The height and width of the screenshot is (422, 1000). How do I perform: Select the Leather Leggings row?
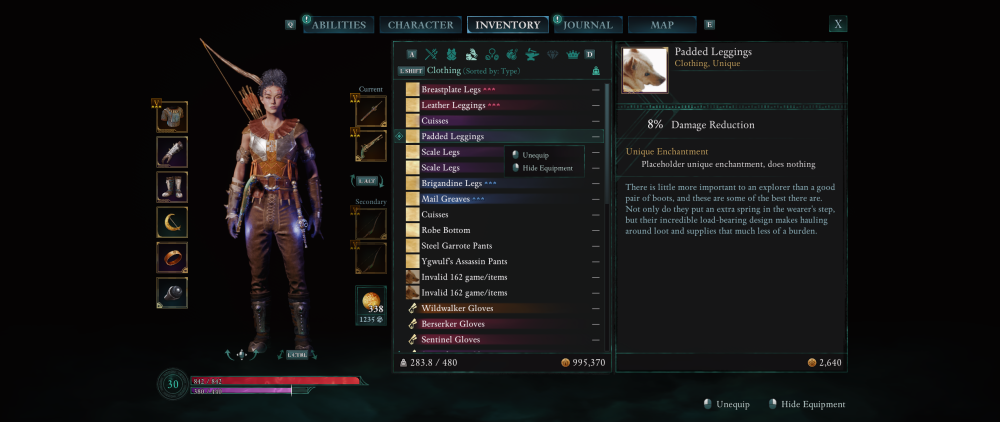pyautogui.click(x=453, y=105)
